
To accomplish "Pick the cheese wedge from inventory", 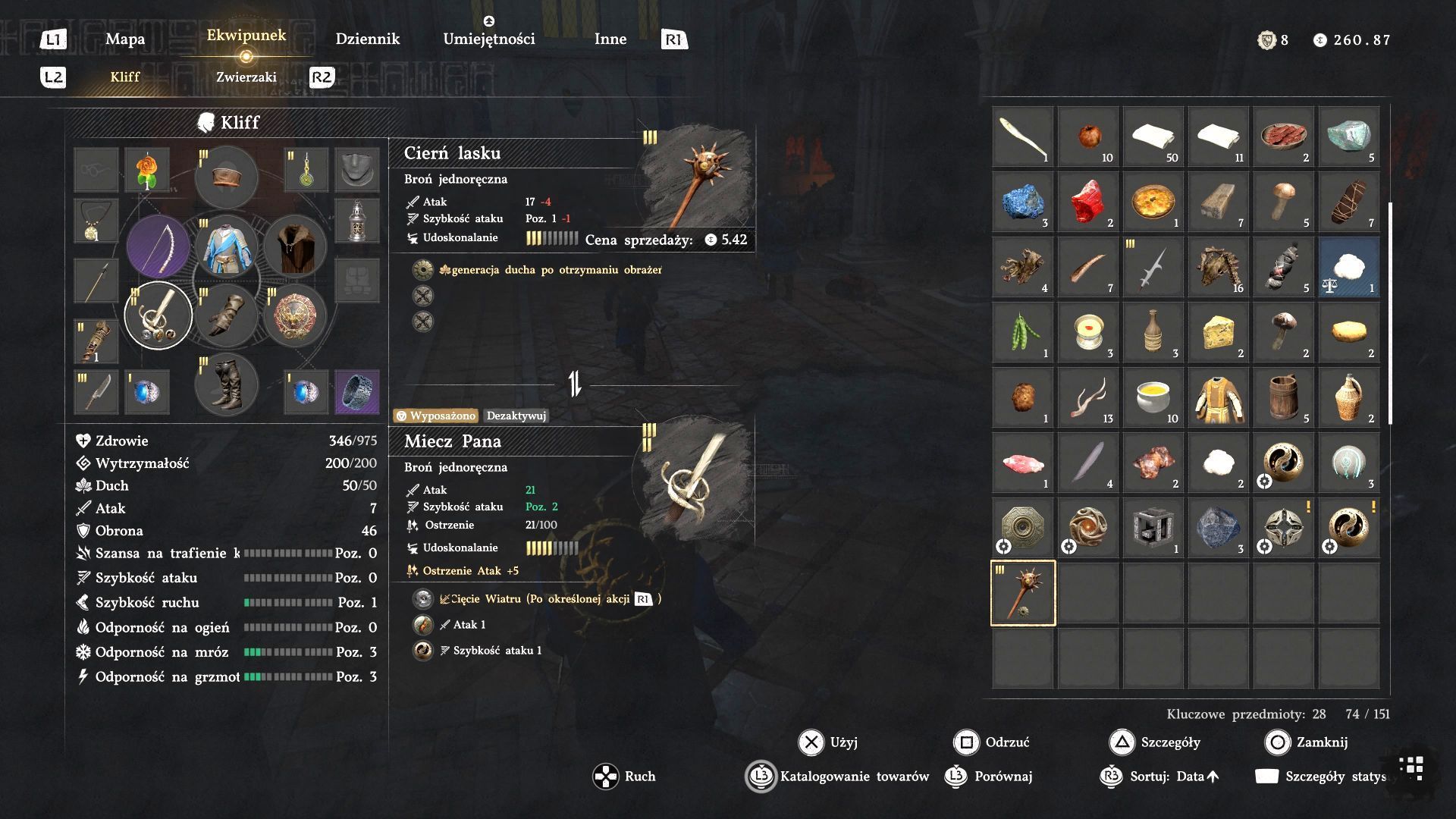I will coord(1219,332).
